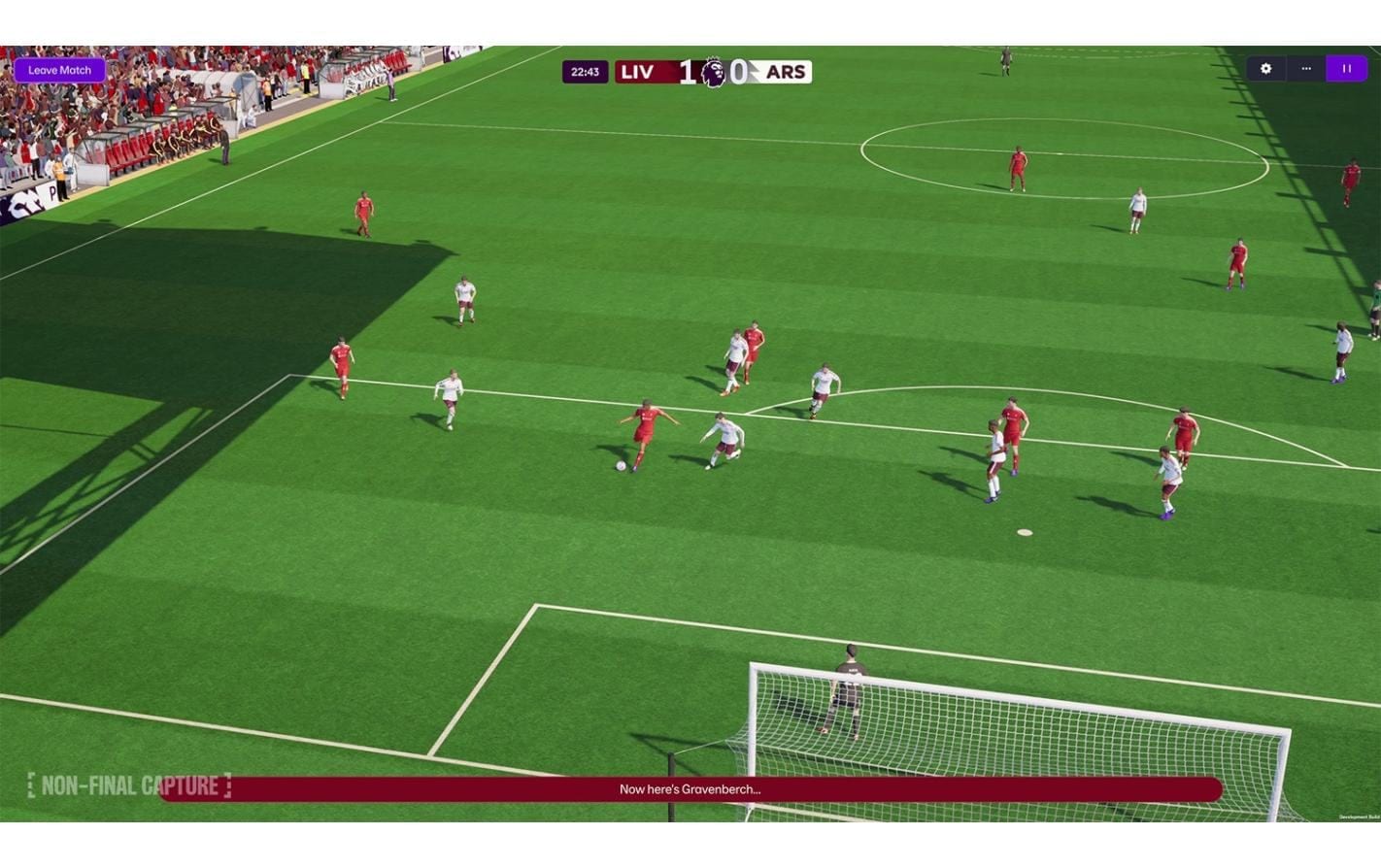This screenshot has height=868, width=1381.
Task: Select the ARS team panel on the scoreboard
Action: pos(787,70)
